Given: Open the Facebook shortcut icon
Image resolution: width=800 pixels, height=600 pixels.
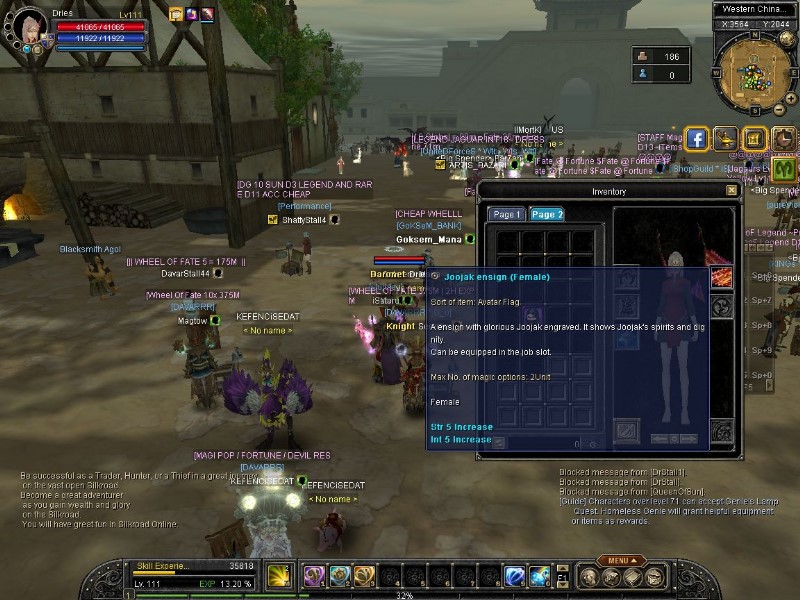Looking at the screenshot, I should (x=696, y=139).
